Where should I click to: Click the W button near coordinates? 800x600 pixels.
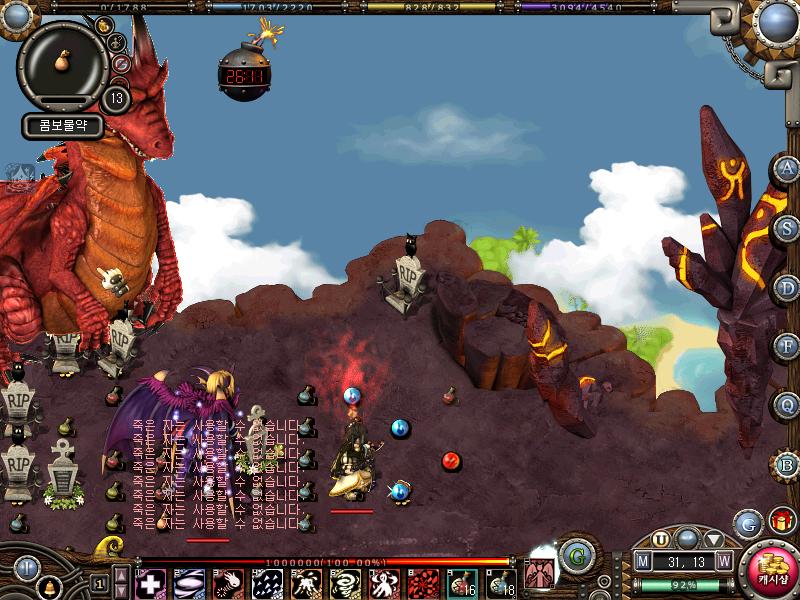(x=723, y=561)
